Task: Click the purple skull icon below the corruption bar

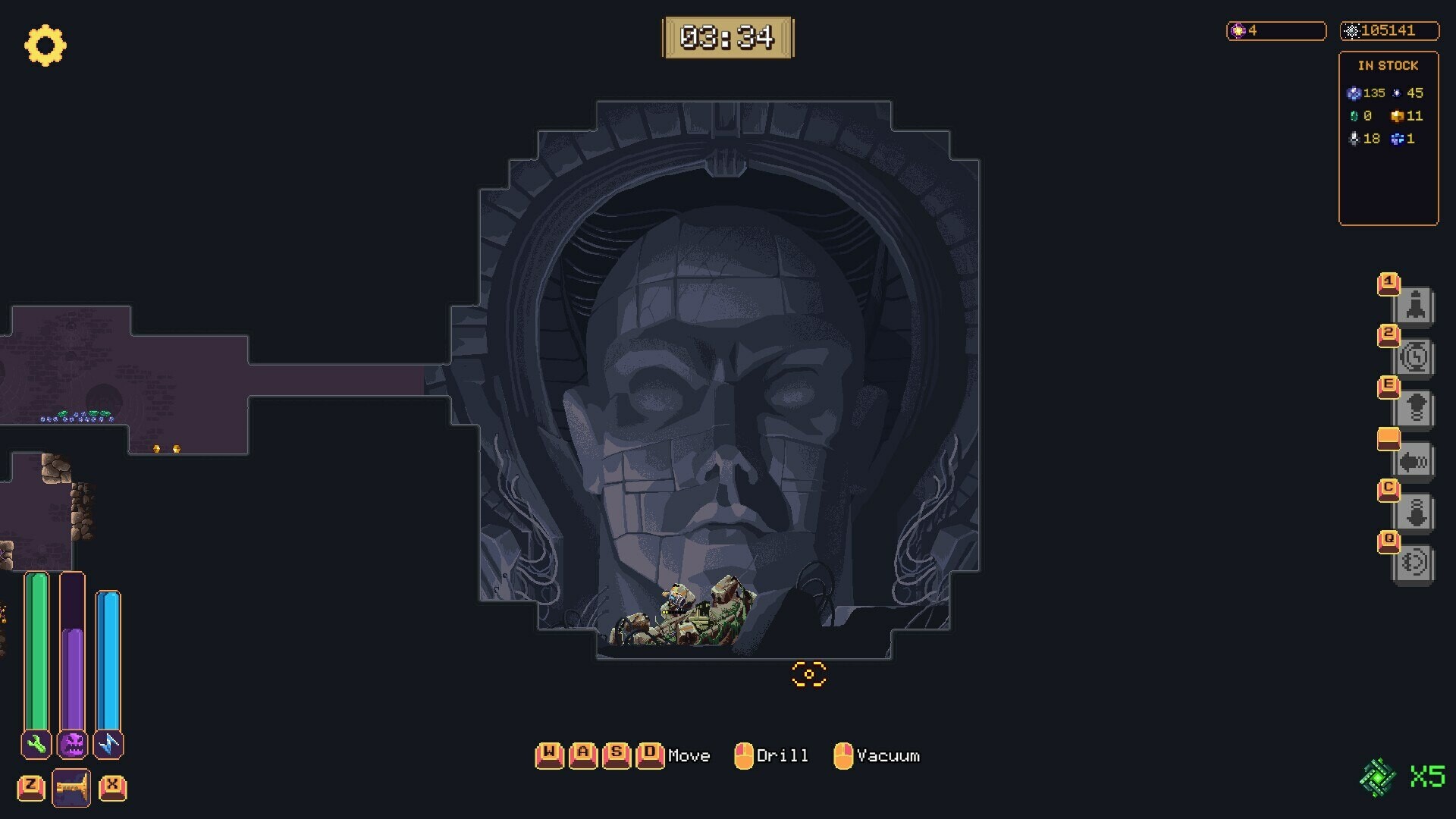Action: (x=72, y=745)
